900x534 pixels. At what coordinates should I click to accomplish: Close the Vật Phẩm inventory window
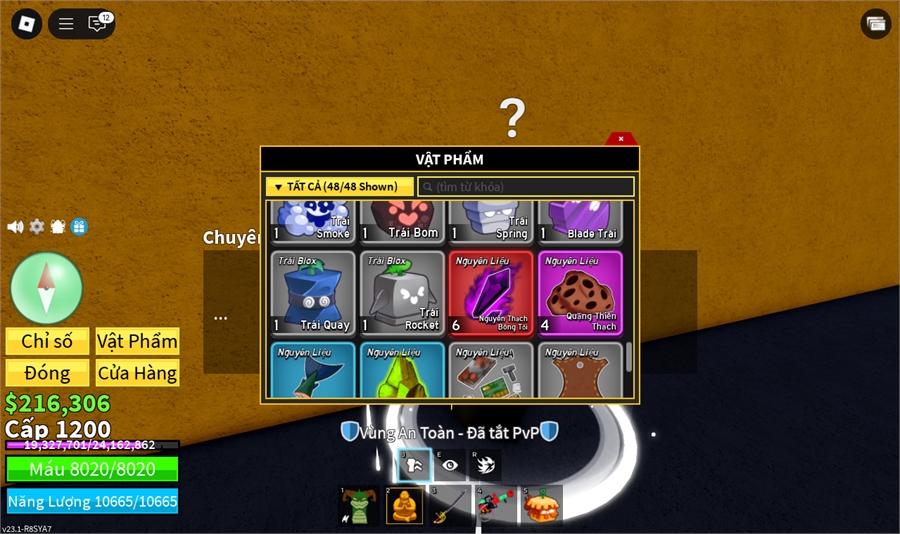click(x=621, y=139)
